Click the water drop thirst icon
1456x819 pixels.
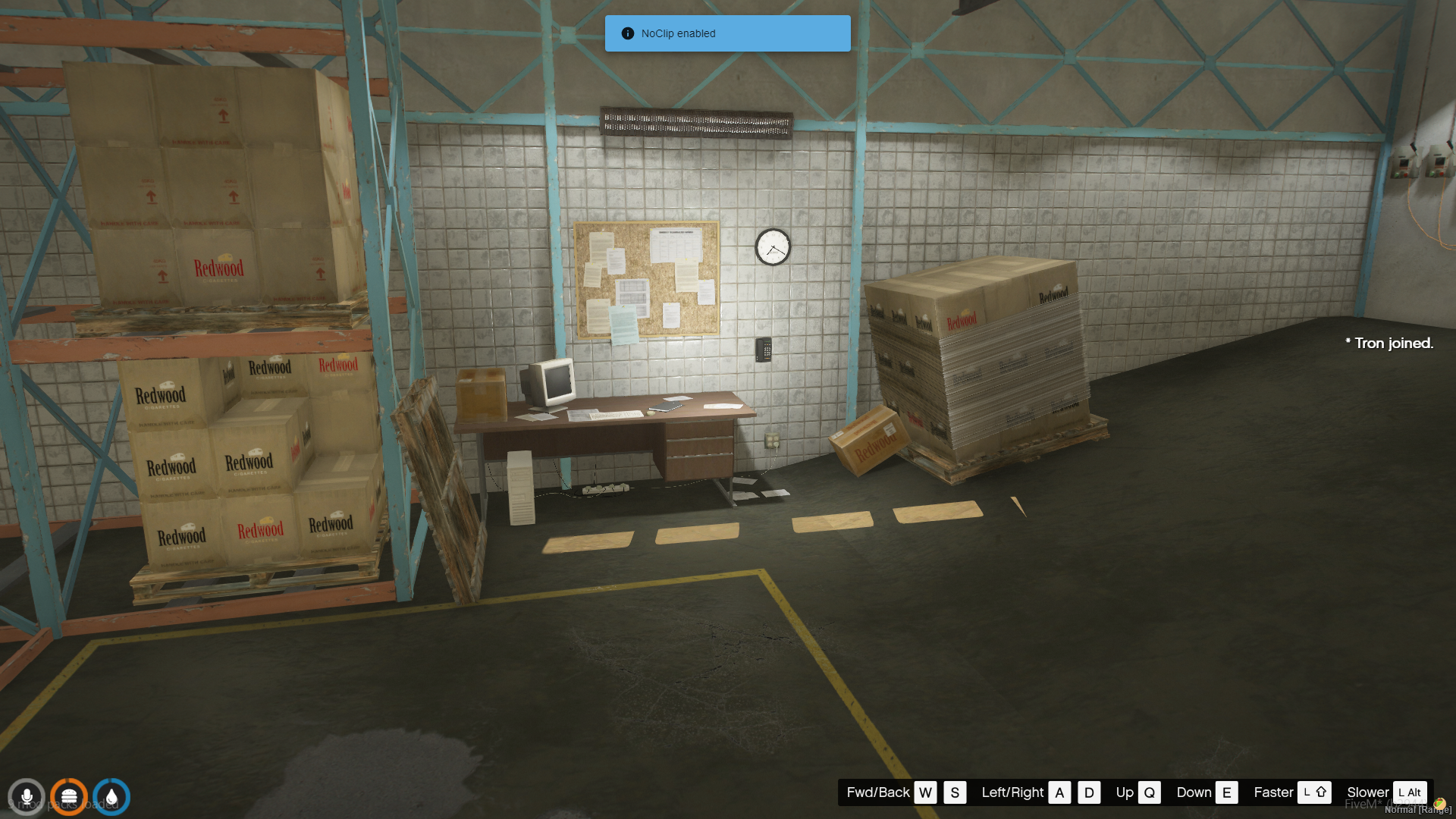pos(111,797)
